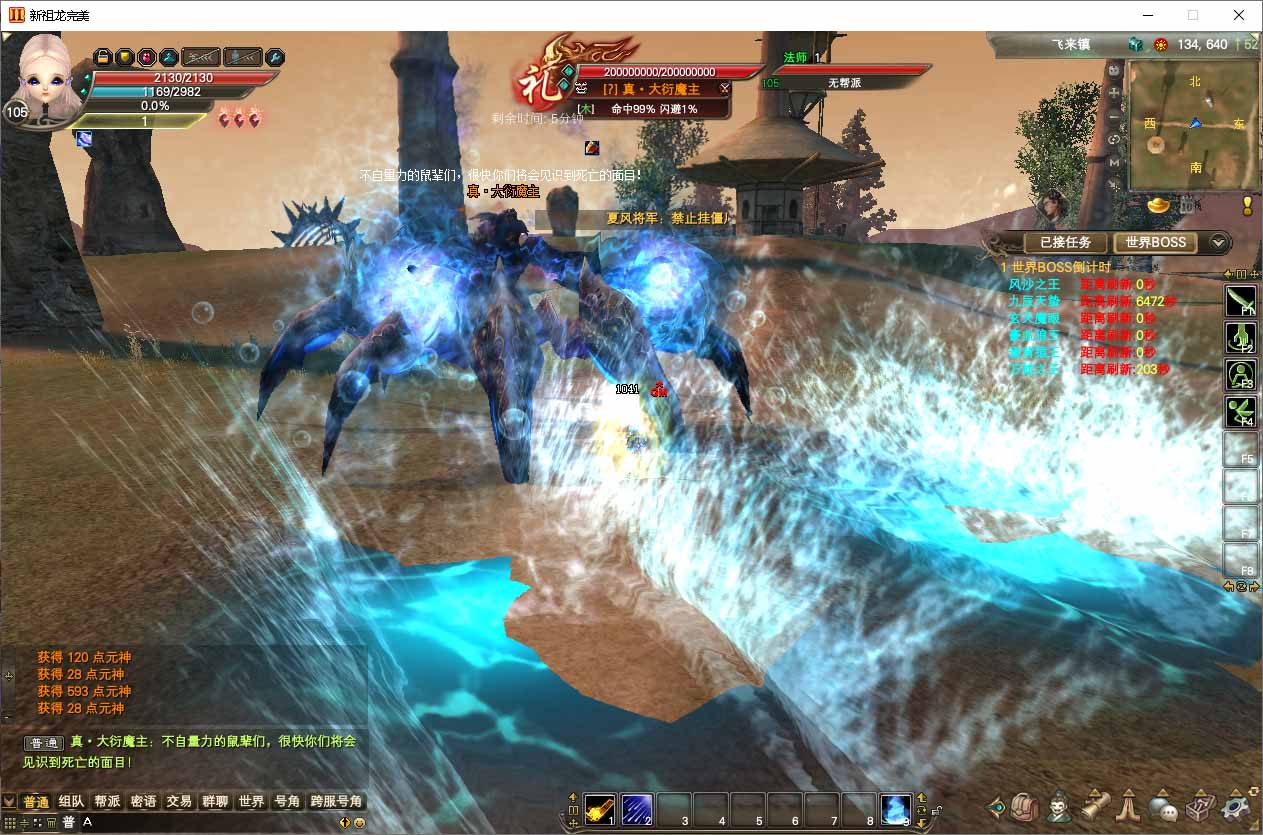The width and height of the screenshot is (1263, 835).
Task: Open the world map with M button
Action: click(x=1114, y=162)
